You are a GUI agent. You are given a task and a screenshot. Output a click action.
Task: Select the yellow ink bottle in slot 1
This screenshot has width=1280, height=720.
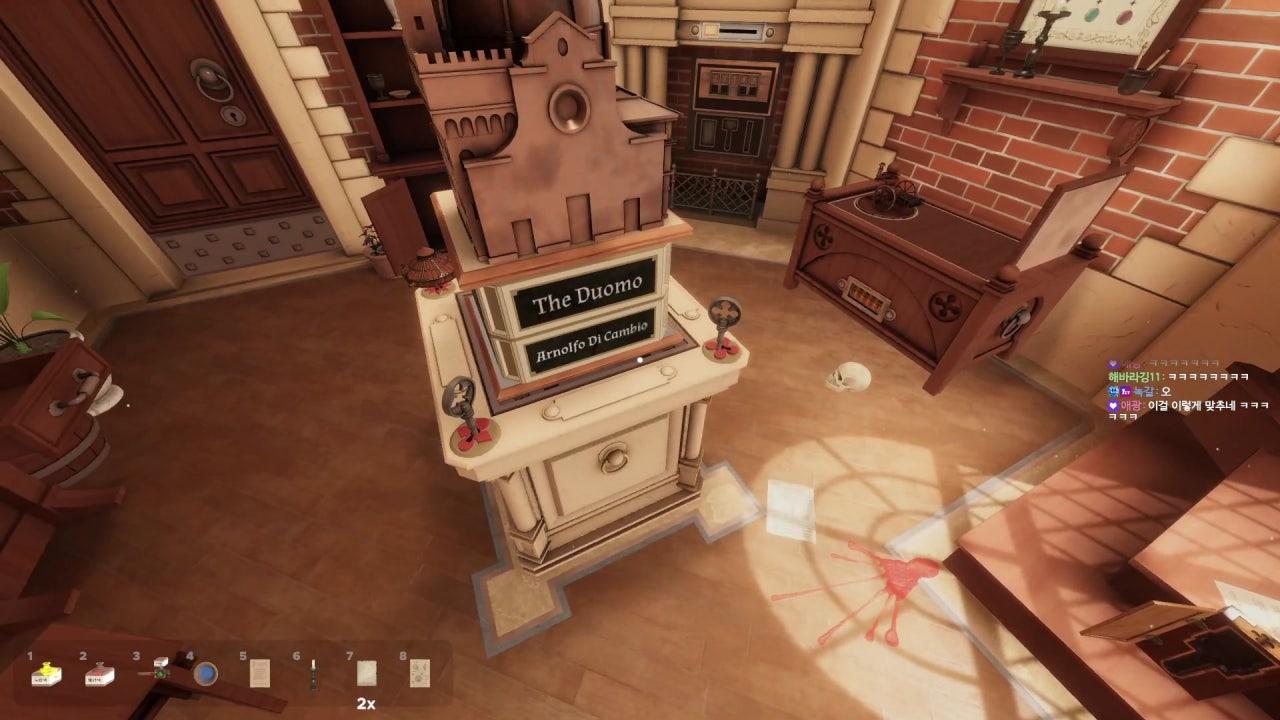(45, 676)
